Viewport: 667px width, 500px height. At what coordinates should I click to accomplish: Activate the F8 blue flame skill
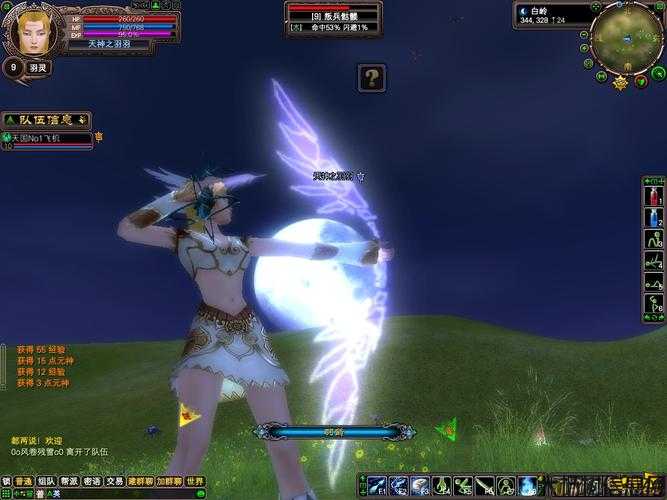click(x=529, y=486)
